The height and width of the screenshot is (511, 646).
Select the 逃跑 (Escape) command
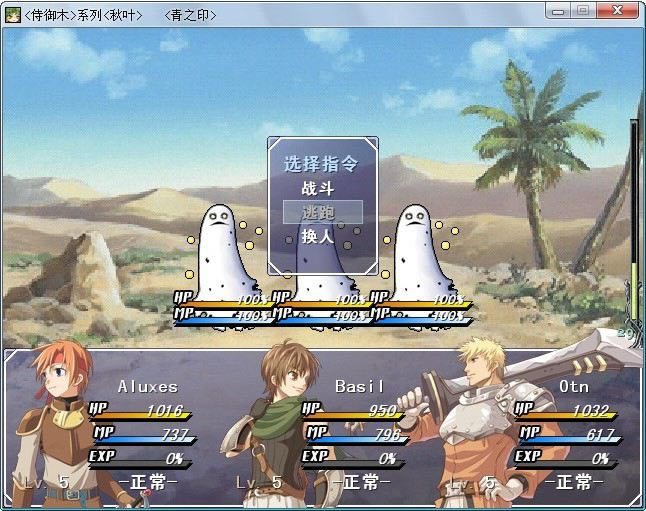pos(318,212)
